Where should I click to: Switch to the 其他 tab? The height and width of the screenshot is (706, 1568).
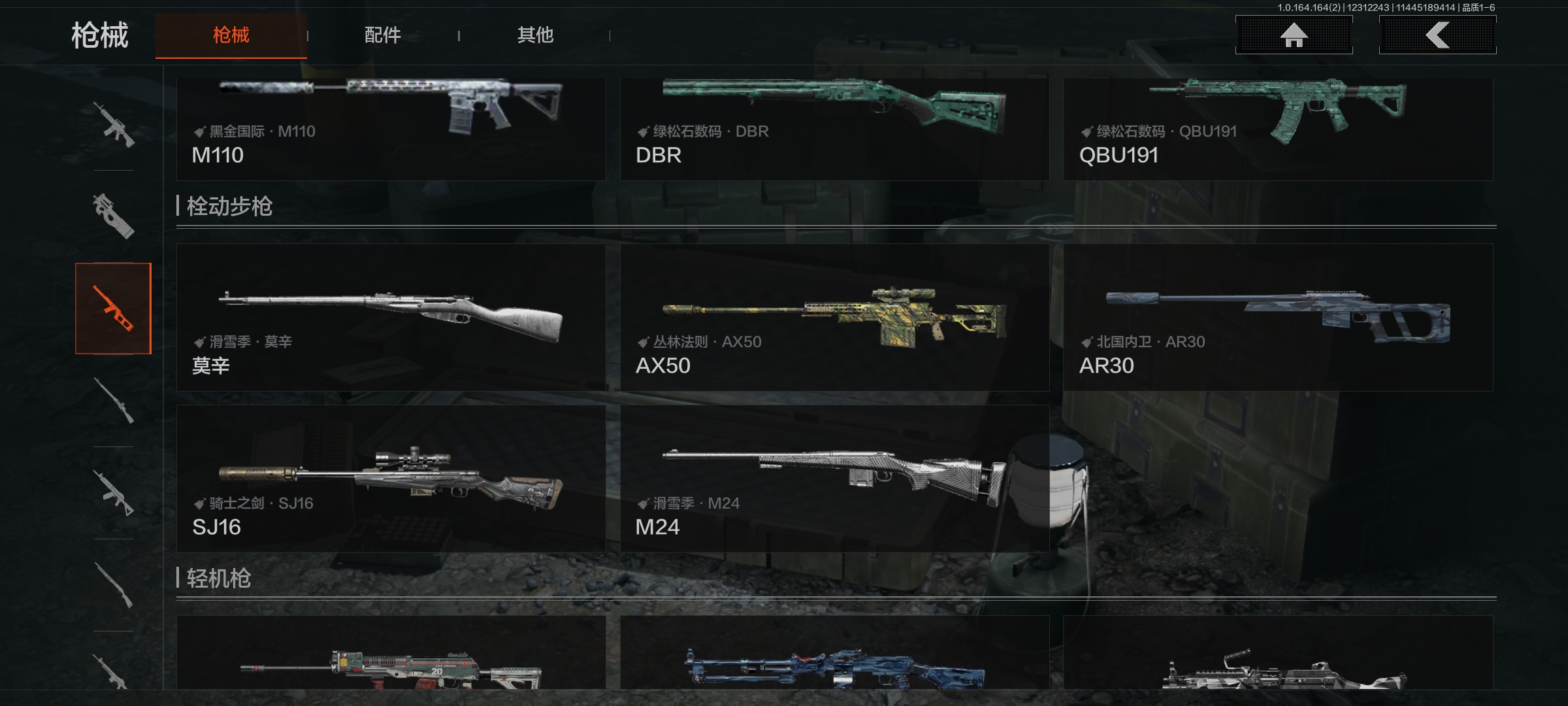(535, 35)
